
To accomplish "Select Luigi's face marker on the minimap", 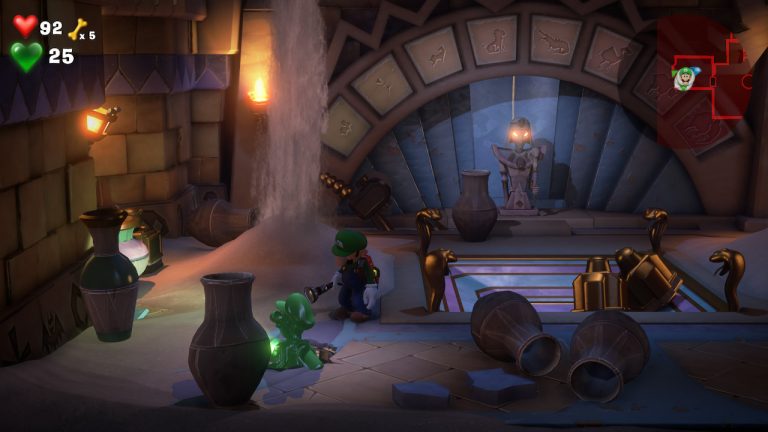I will [684, 77].
